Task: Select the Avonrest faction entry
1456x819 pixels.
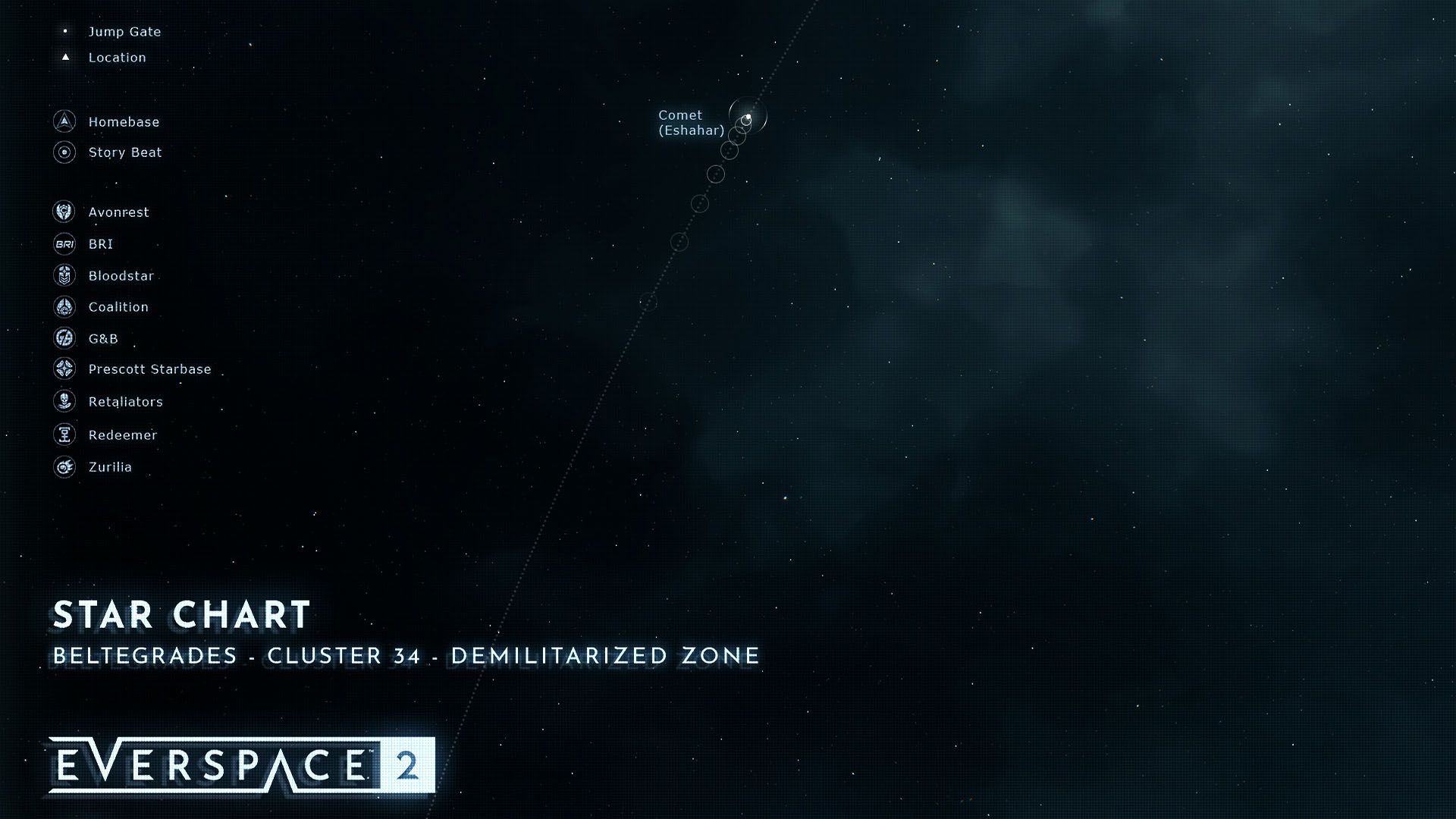Action: [118, 212]
